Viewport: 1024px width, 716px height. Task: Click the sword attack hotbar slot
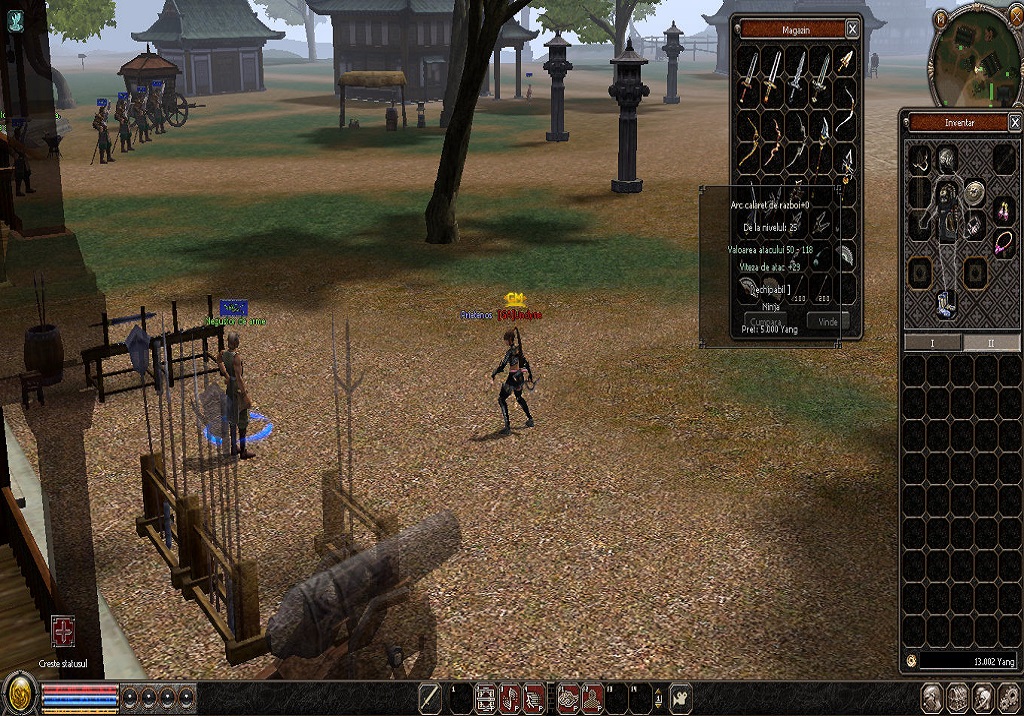[430, 697]
